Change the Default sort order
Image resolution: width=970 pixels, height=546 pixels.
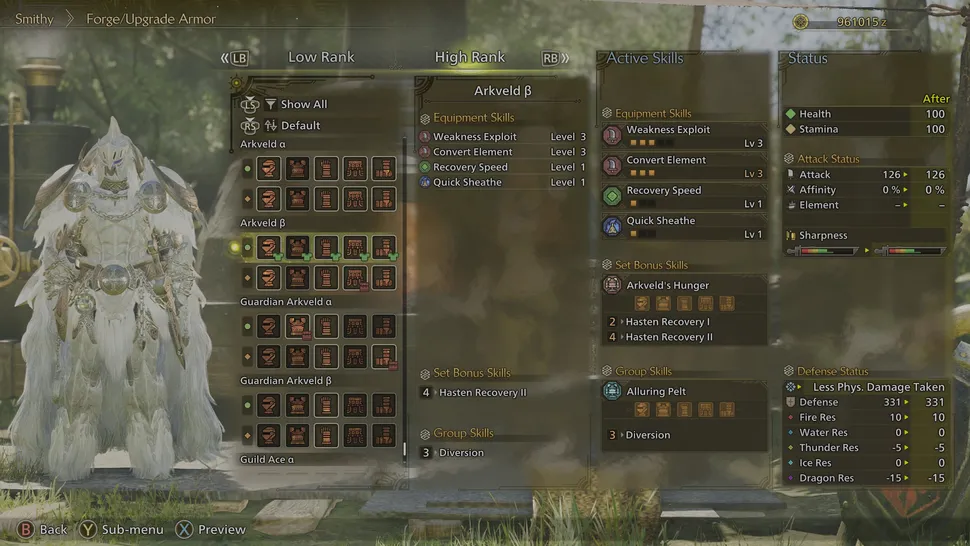300,126
